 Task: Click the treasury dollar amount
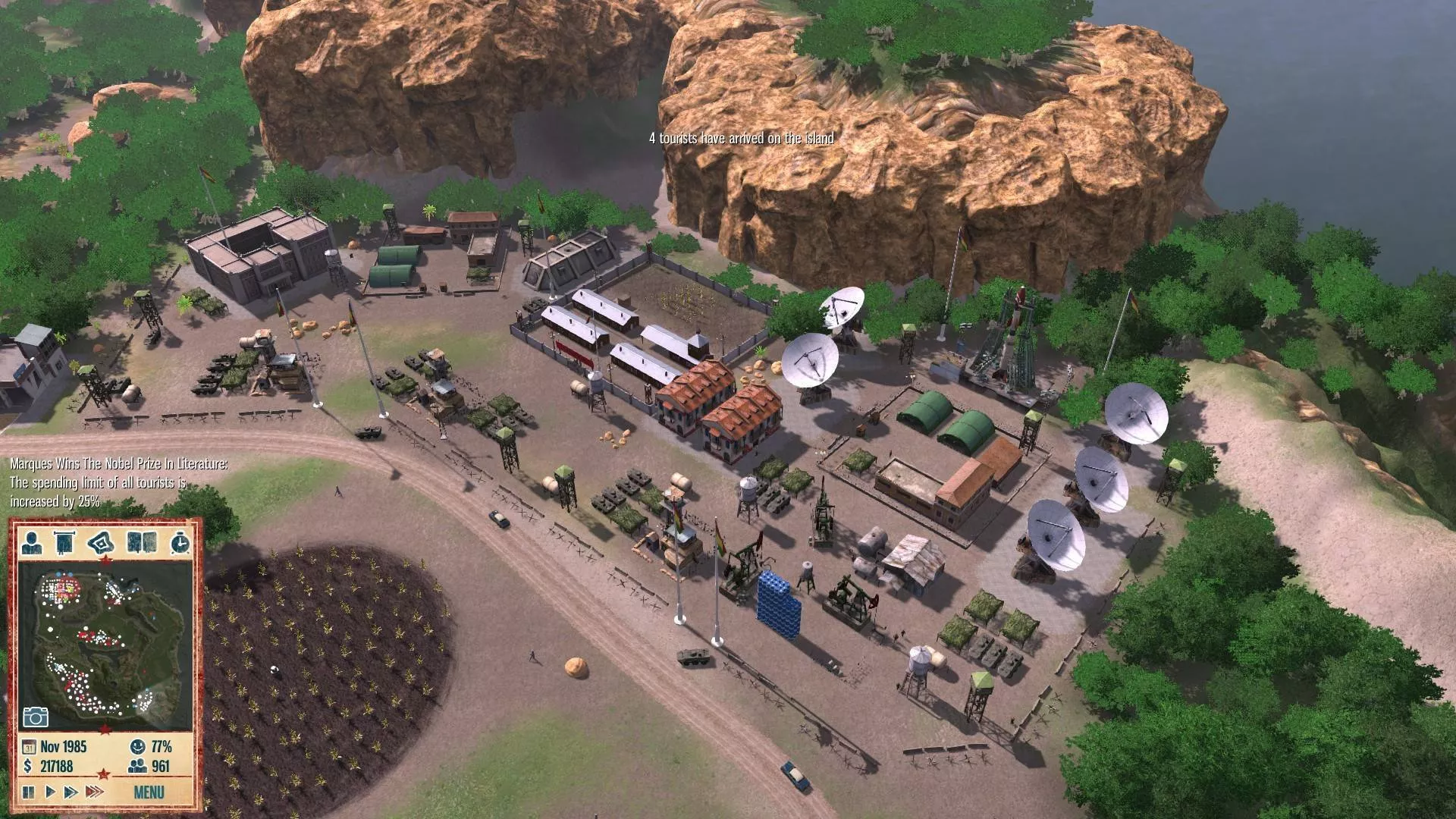(x=56, y=766)
